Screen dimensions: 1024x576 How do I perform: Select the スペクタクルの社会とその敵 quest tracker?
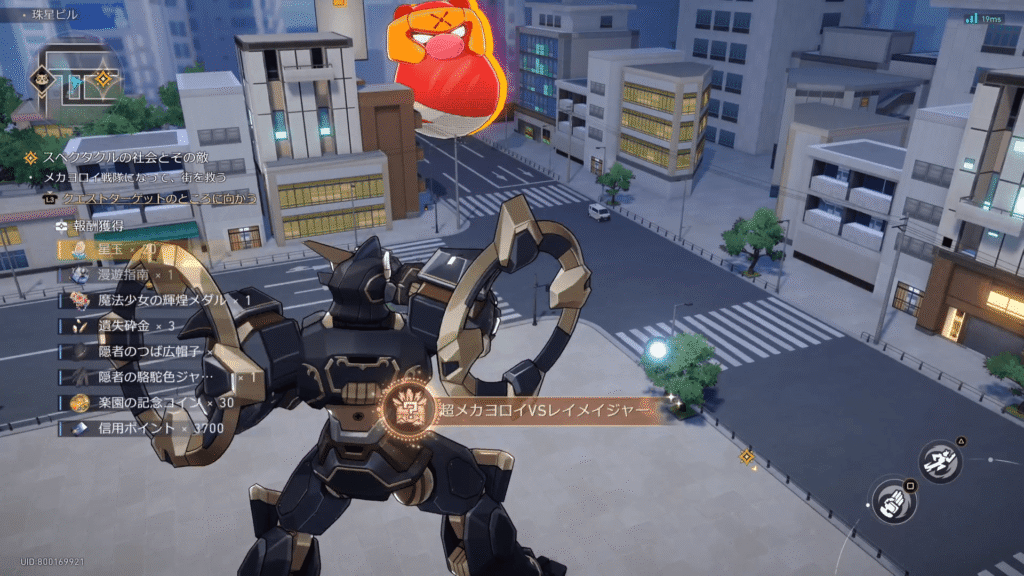pyautogui.click(x=126, y=157)
